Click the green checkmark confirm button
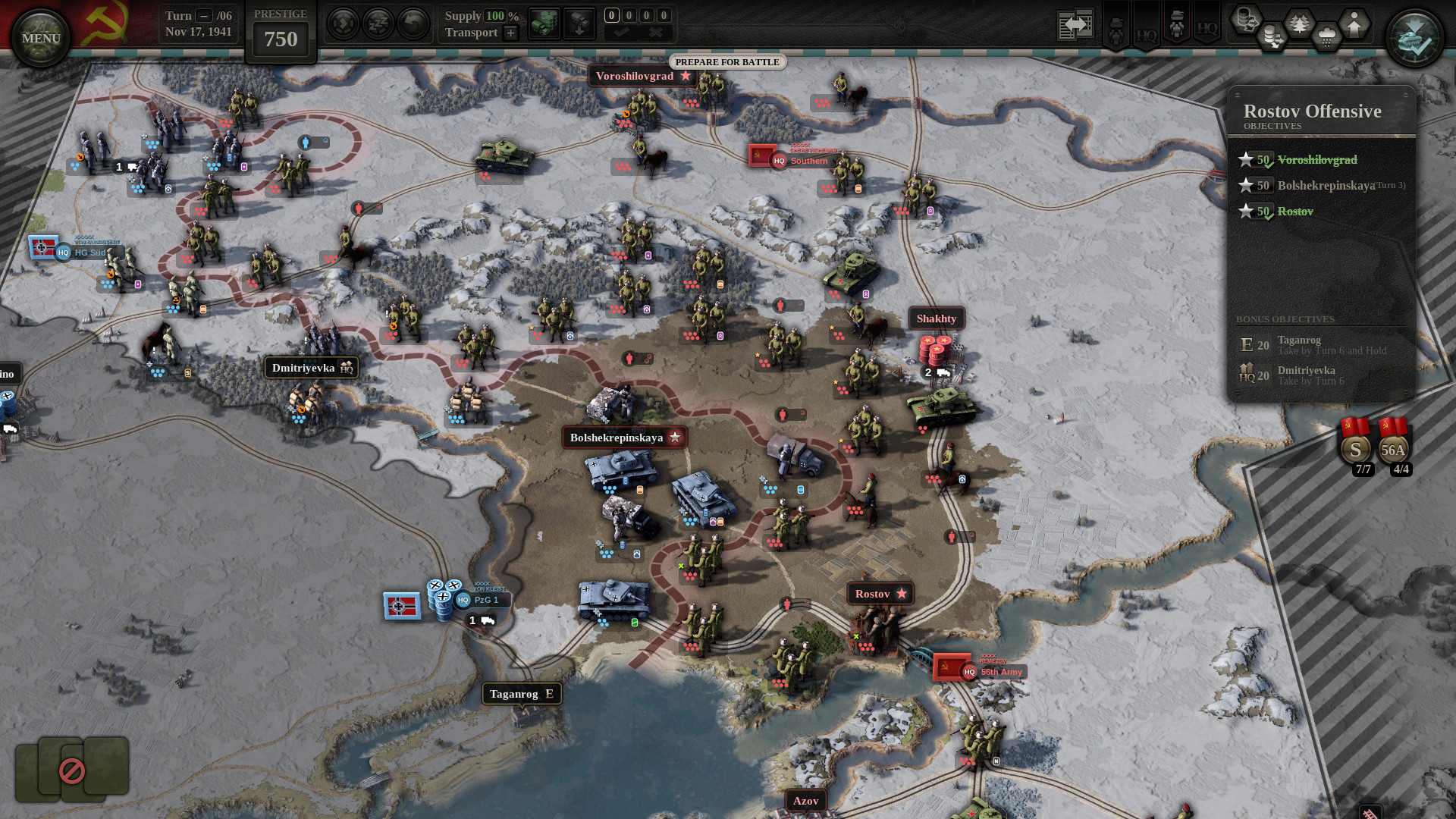 622,32
